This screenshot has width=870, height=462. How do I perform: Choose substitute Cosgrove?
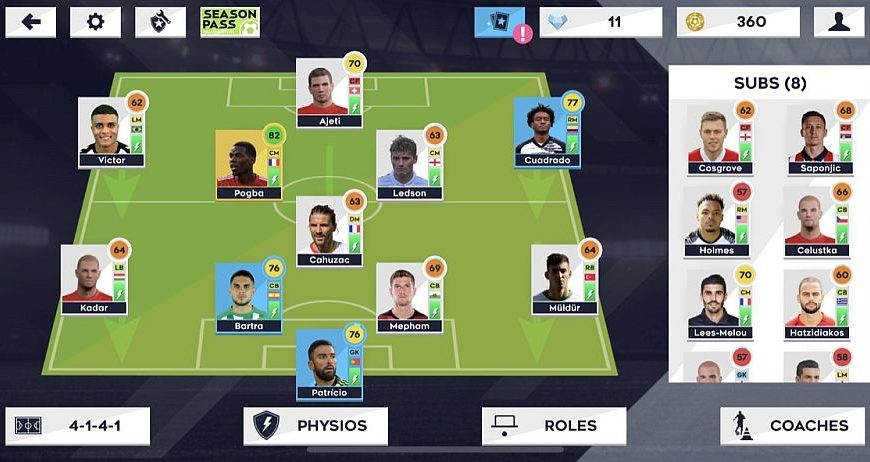[x=713, y=140]
